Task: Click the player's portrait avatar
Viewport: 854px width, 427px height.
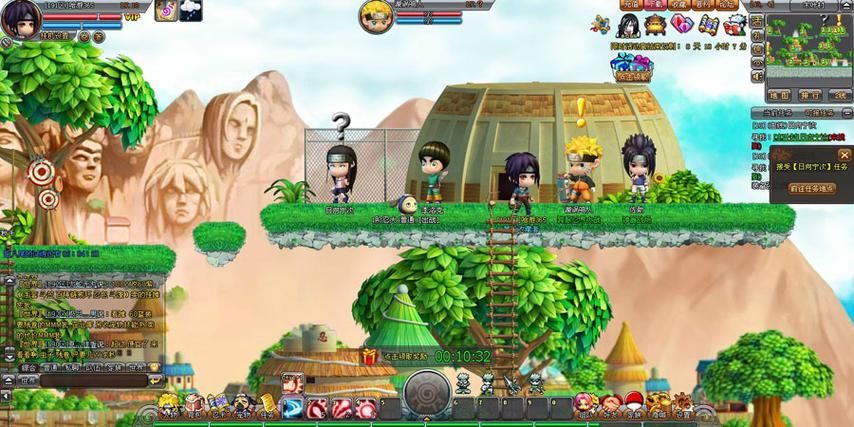Action: (20, 20)
